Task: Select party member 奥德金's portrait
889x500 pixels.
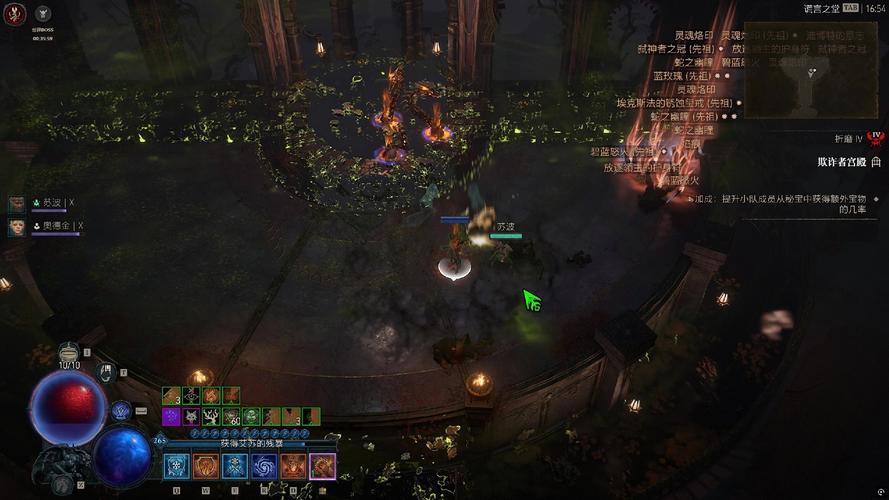Action: click(x=17, y=227)
